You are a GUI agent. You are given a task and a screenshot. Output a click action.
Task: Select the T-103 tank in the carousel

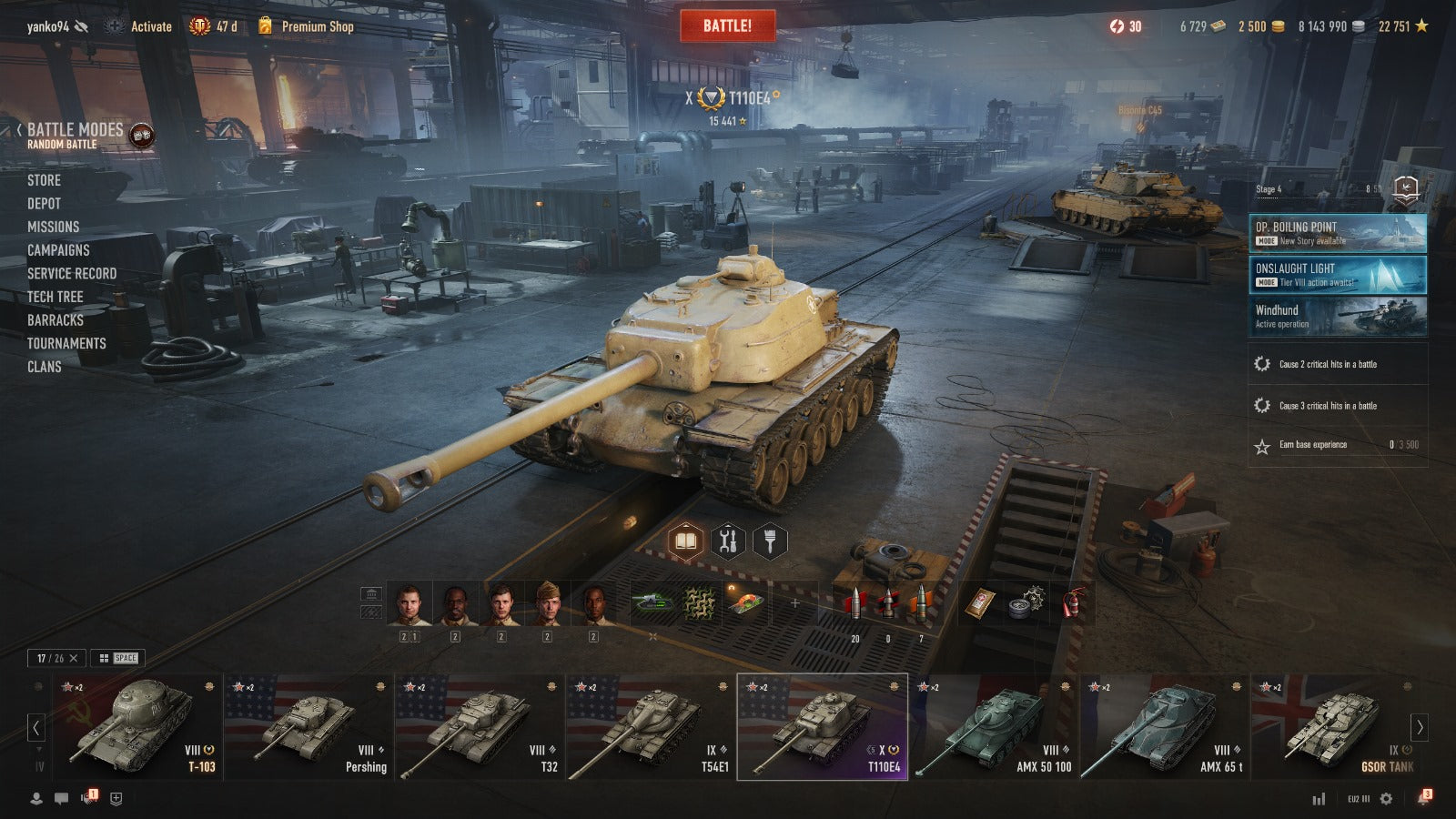(x=136, y=727)
